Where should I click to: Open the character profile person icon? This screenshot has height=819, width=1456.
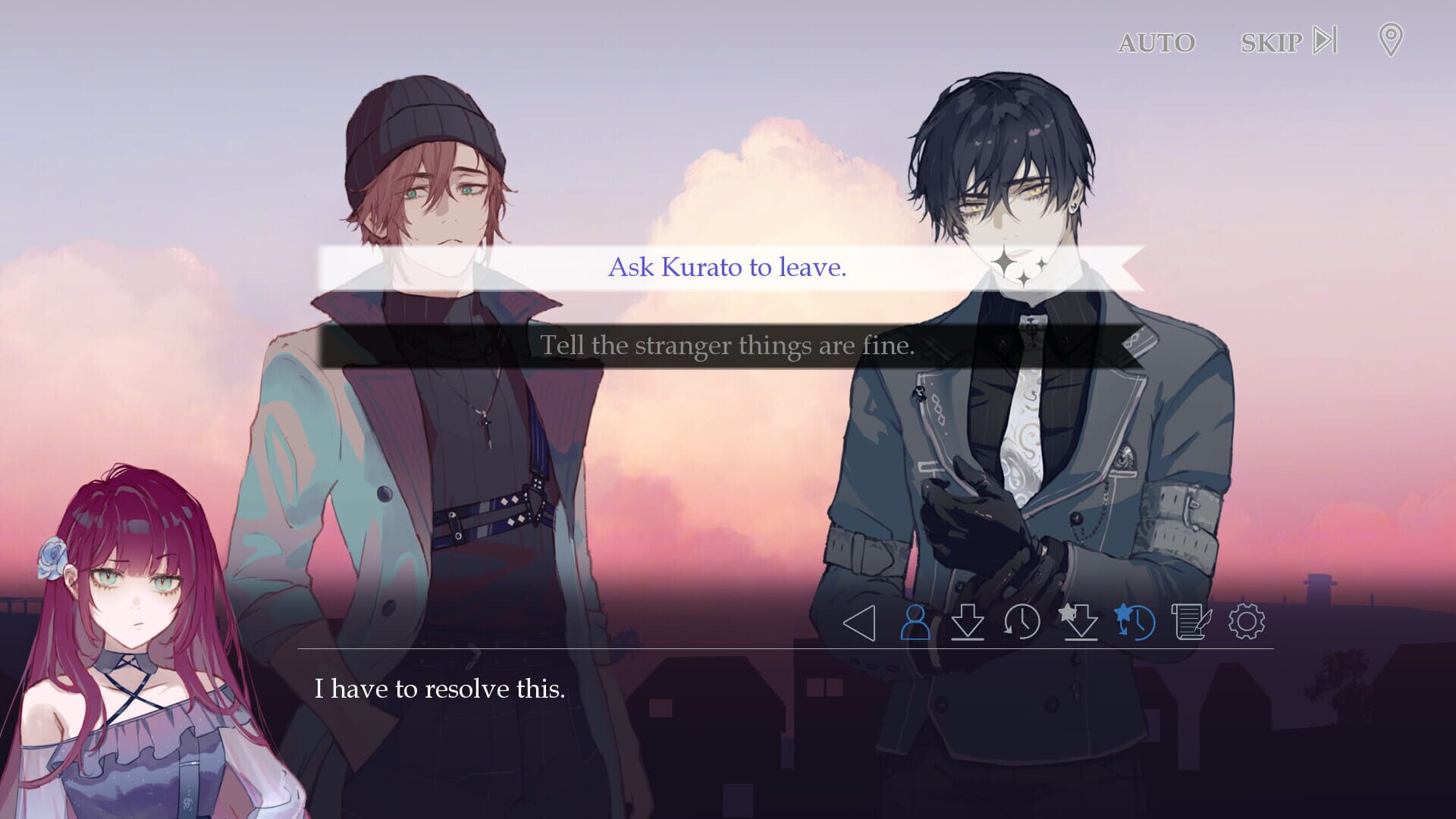pos(915,622)
